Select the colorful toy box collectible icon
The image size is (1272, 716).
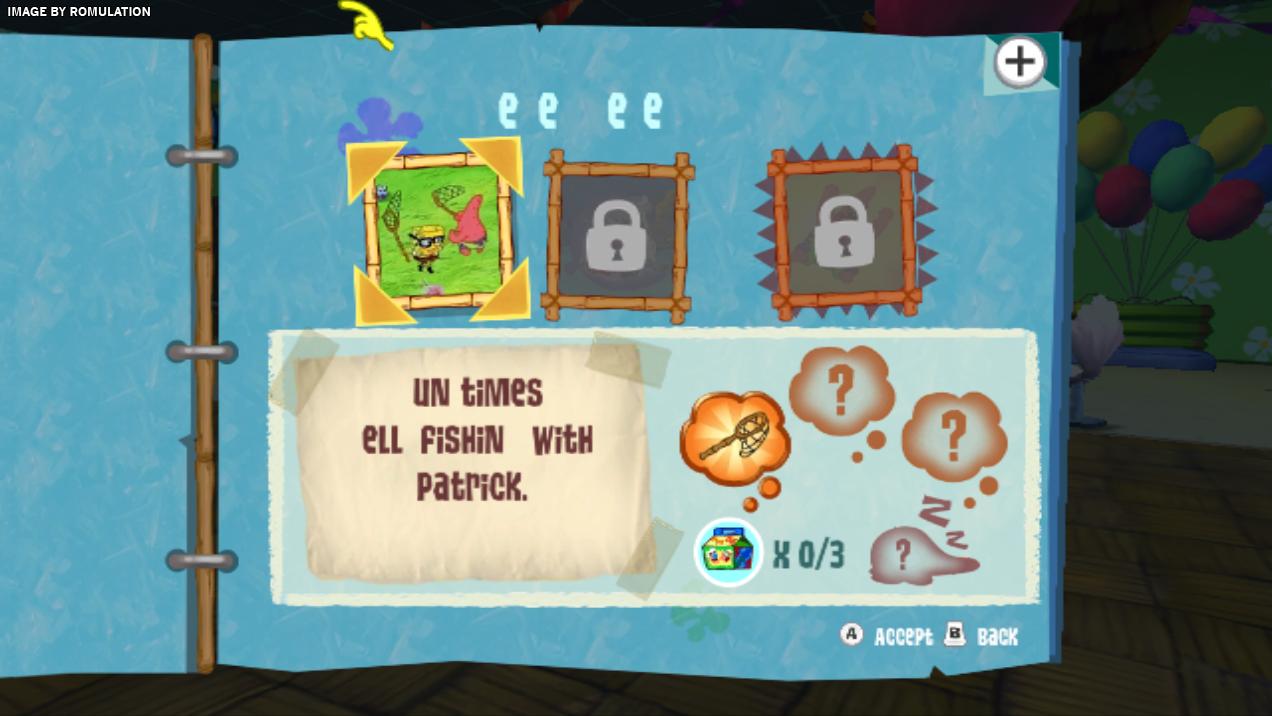[x=729, y=553]
